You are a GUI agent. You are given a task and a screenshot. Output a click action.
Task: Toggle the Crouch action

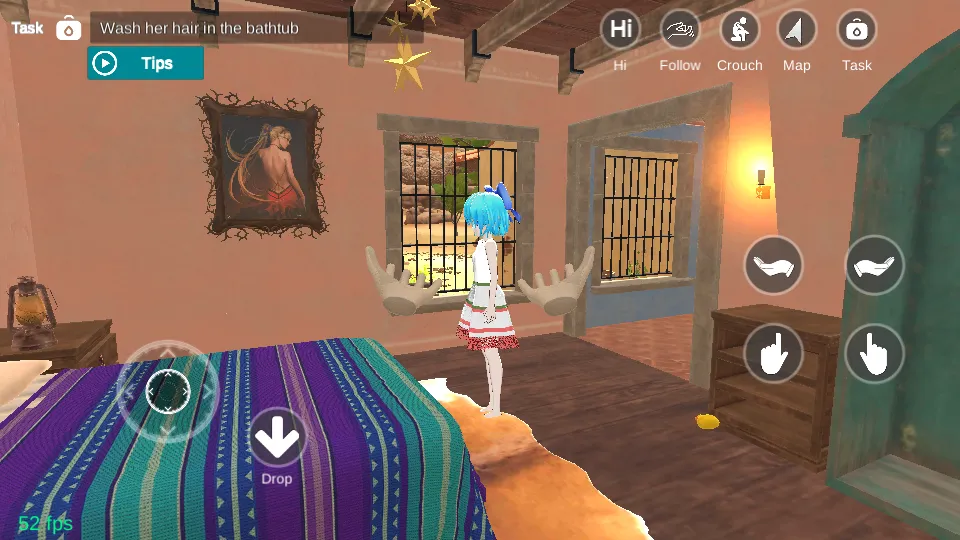739,30
